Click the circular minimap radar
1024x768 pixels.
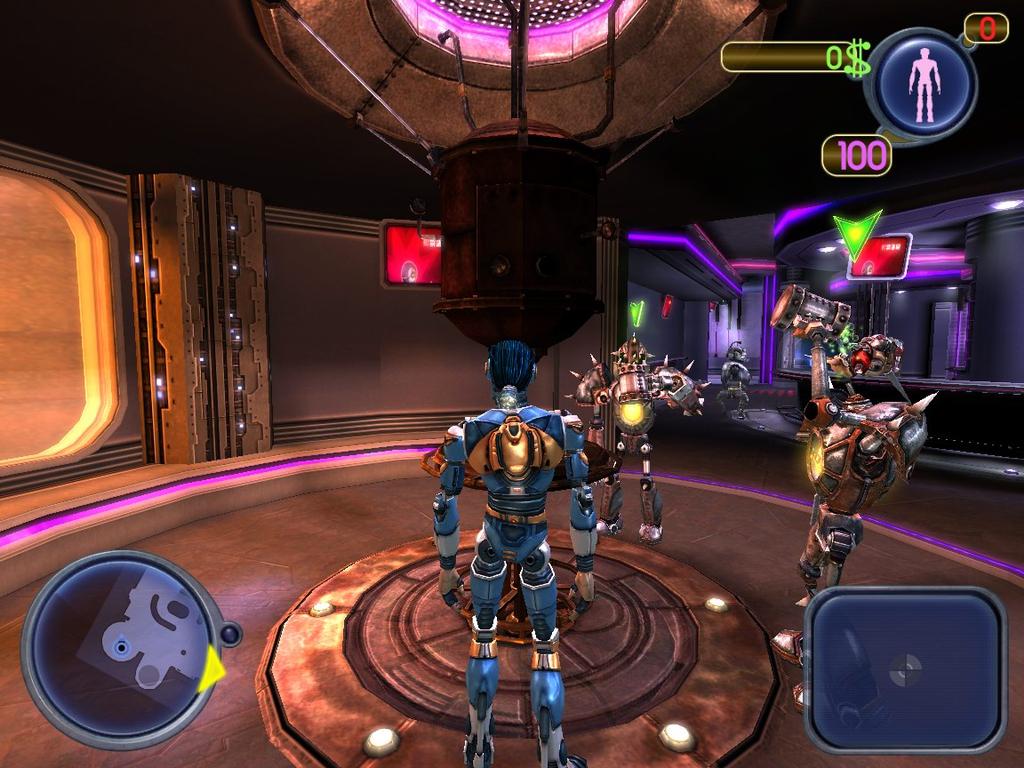[x=121, y=650]
